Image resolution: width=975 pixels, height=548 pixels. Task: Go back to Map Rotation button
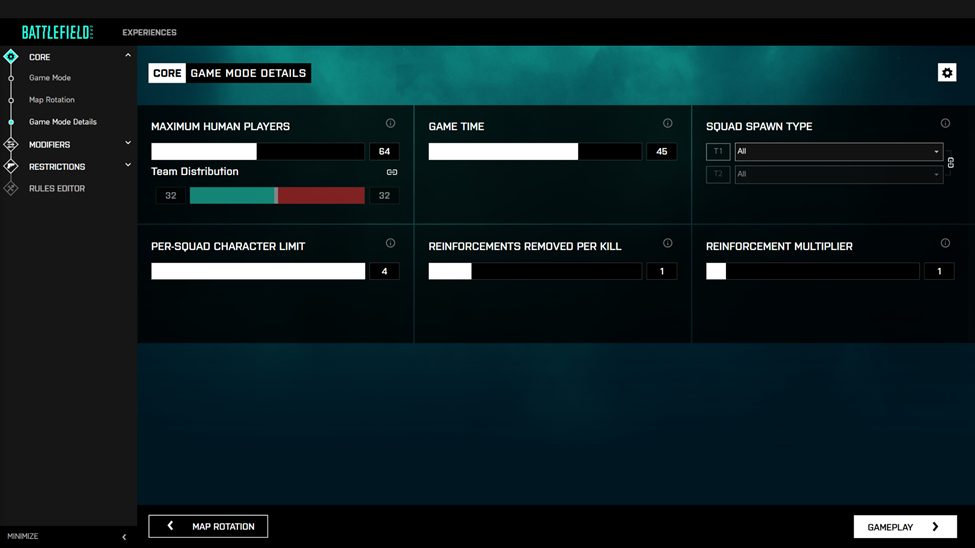(x=208, y=526)
